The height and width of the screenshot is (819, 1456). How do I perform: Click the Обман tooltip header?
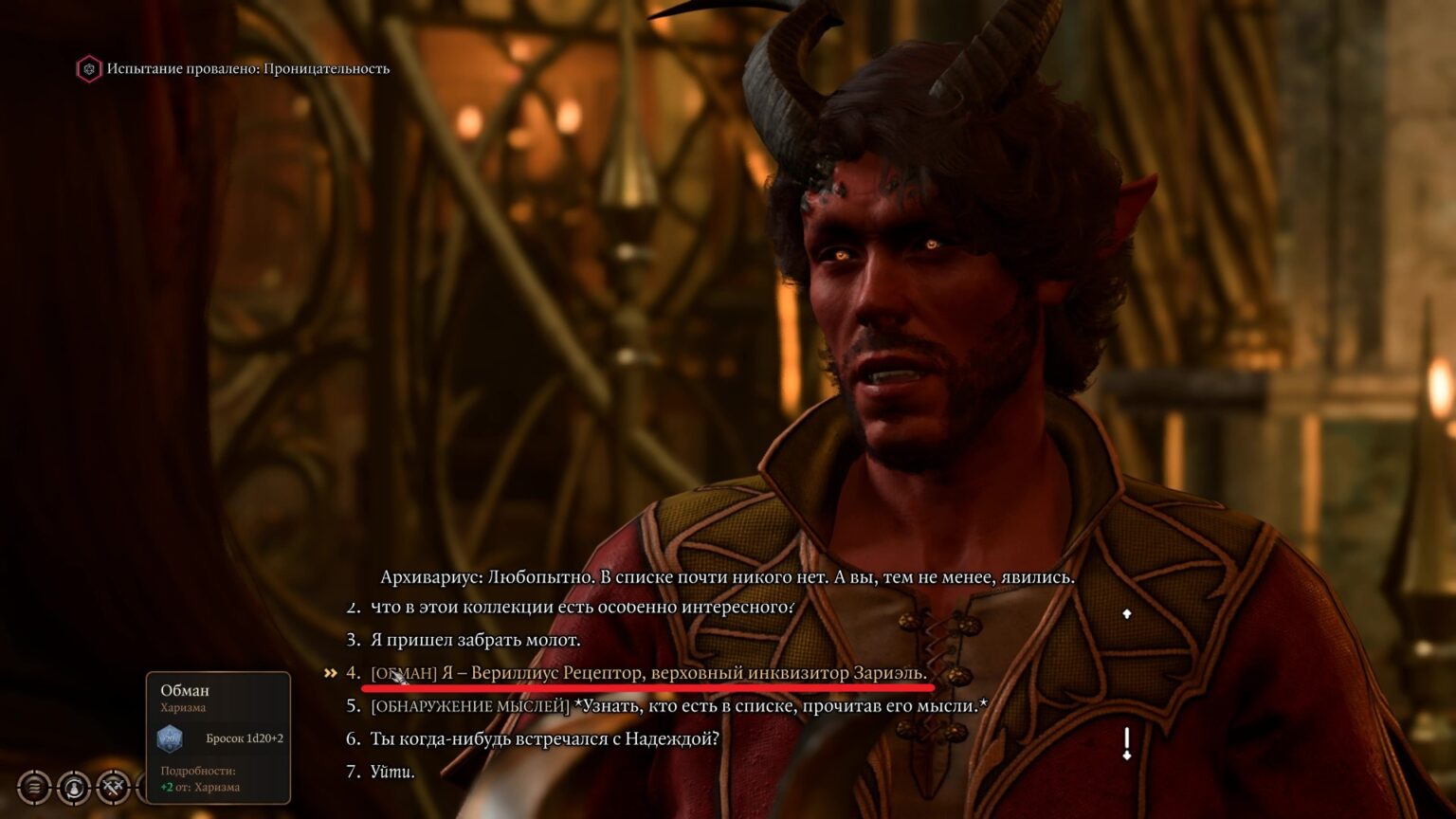185,690
